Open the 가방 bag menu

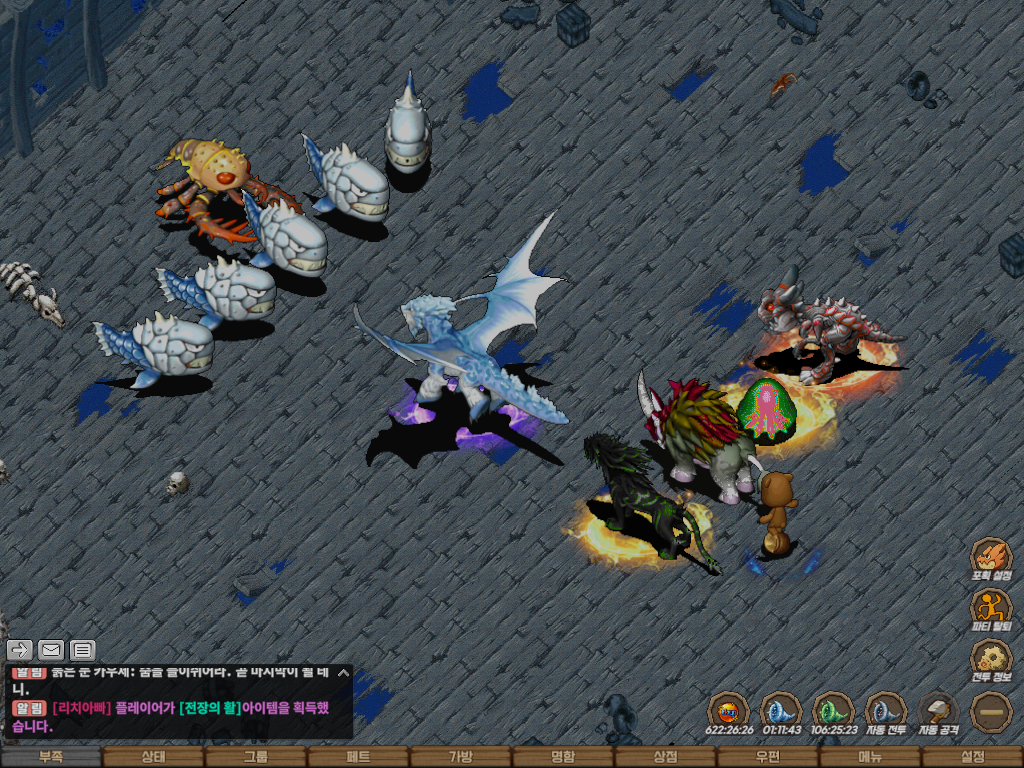pyautogui.click(x=460, y=757)
